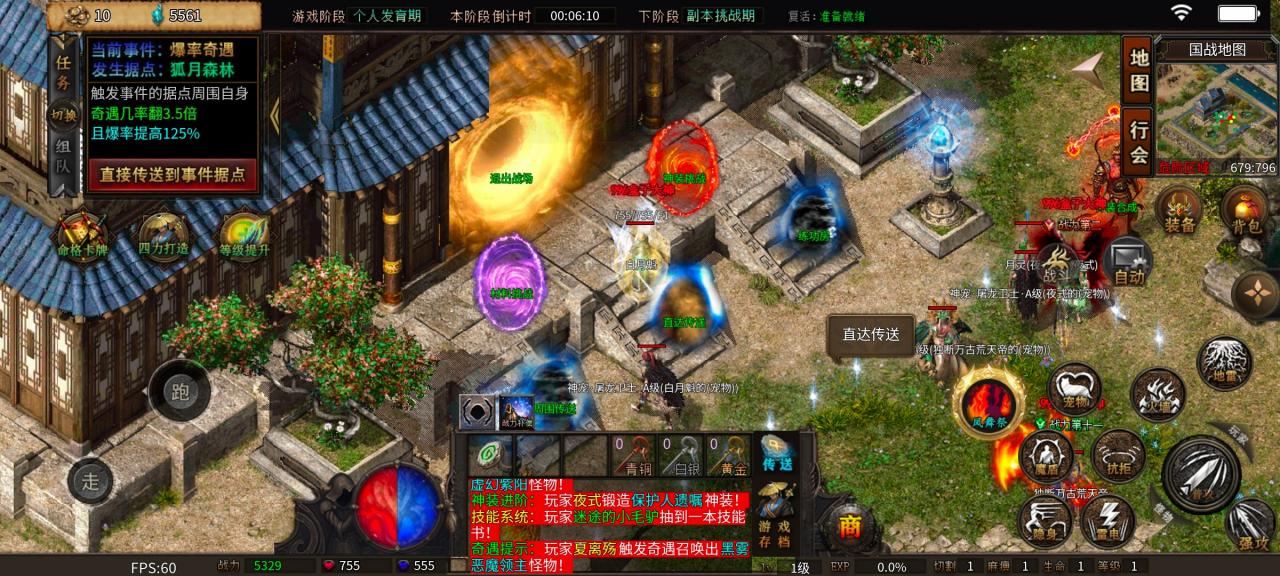Cast the 火墙 fire wall skill
The image size is (1280, 576).
pyautogui.click(x=1158, y=393)
